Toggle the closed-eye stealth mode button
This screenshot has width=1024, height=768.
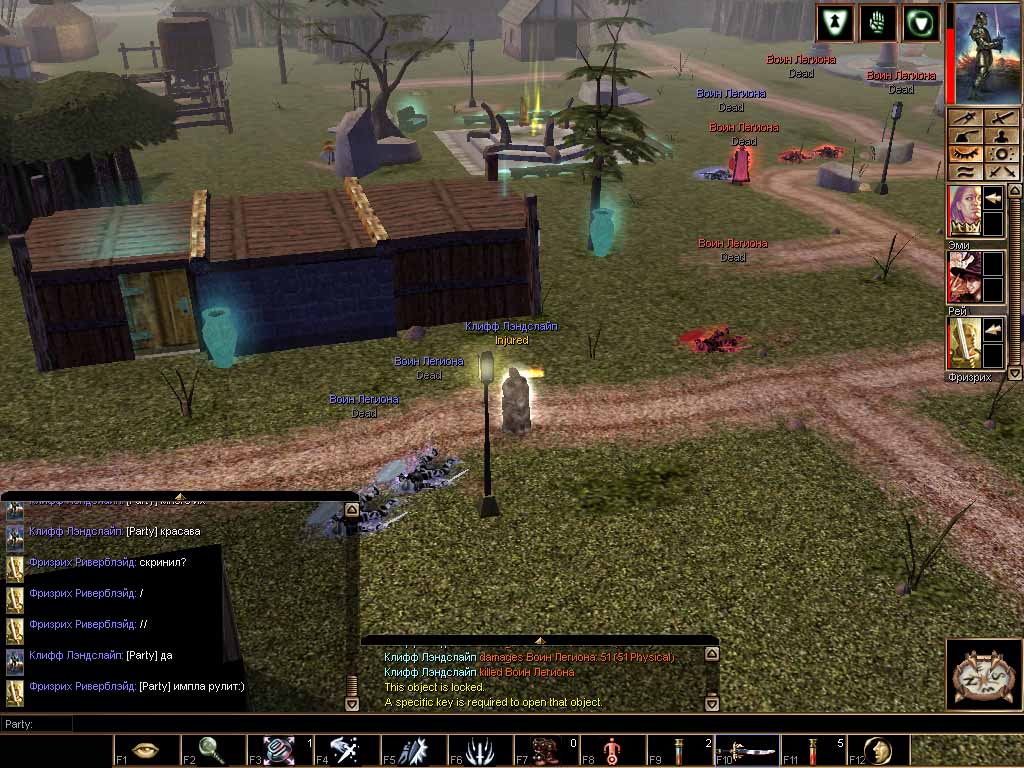tap(965, 154)
